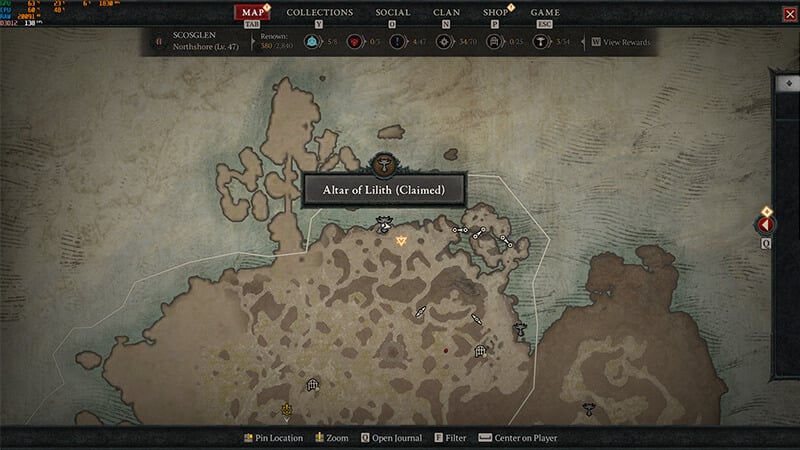800x450 pixels.
Task: Select the Clan tab
Action: point(446,13)
